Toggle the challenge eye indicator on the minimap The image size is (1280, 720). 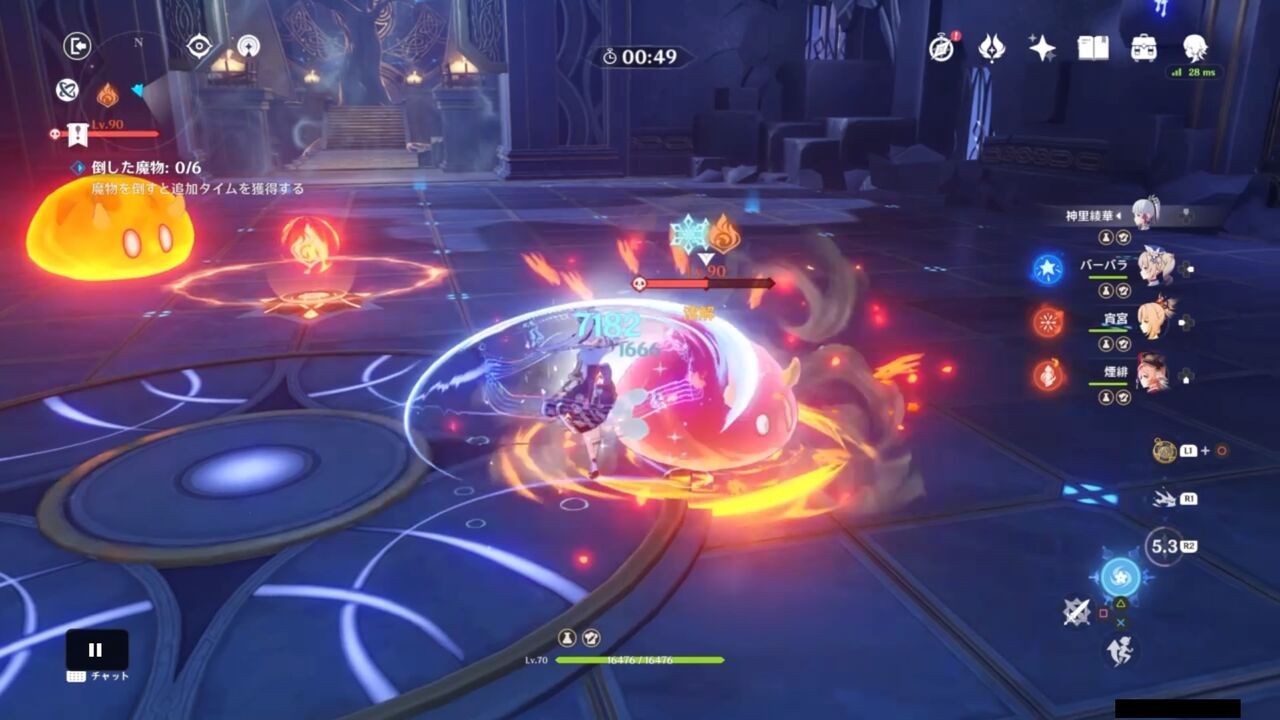200,45
